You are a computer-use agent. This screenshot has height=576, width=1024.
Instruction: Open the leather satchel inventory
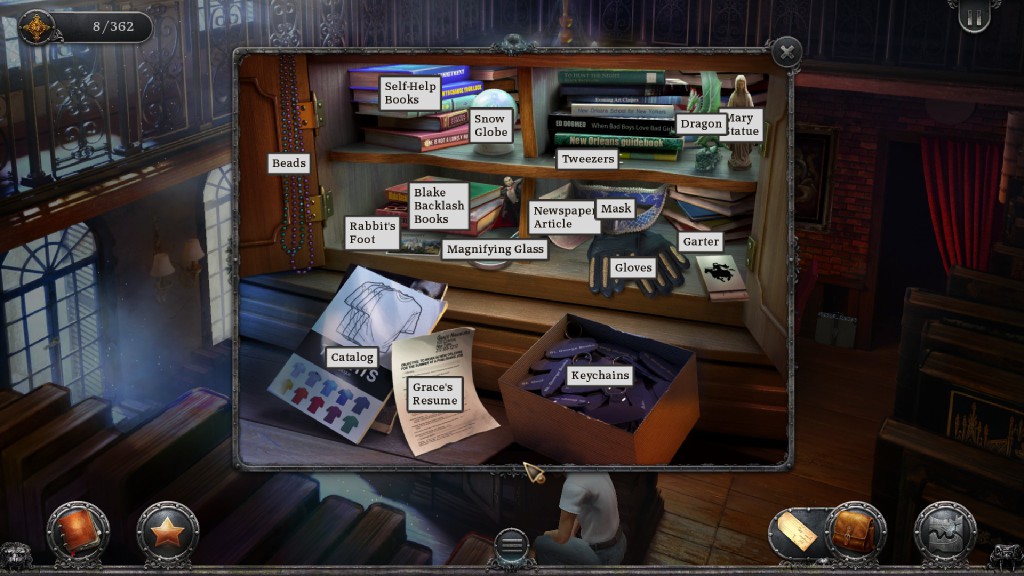pos(853,530)
